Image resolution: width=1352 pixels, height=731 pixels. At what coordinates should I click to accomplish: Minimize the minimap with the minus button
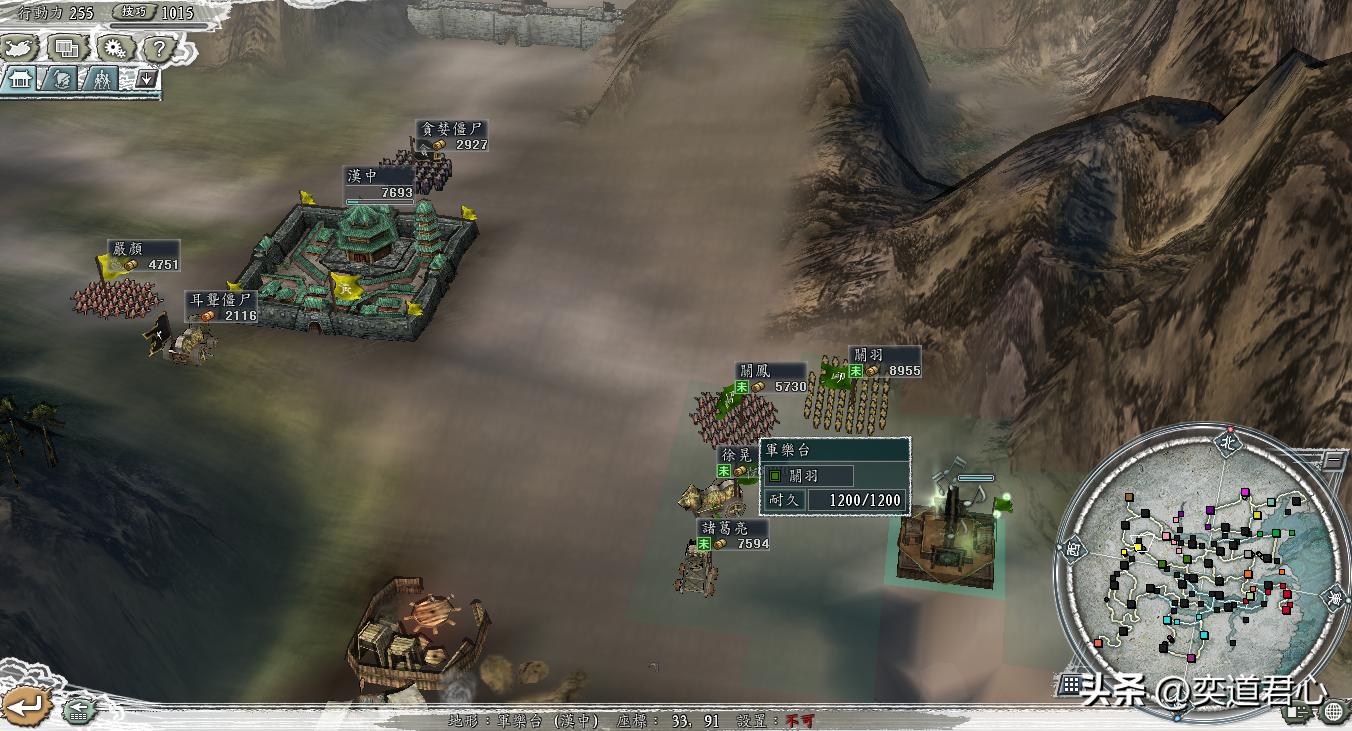(x=1335, y=460)
